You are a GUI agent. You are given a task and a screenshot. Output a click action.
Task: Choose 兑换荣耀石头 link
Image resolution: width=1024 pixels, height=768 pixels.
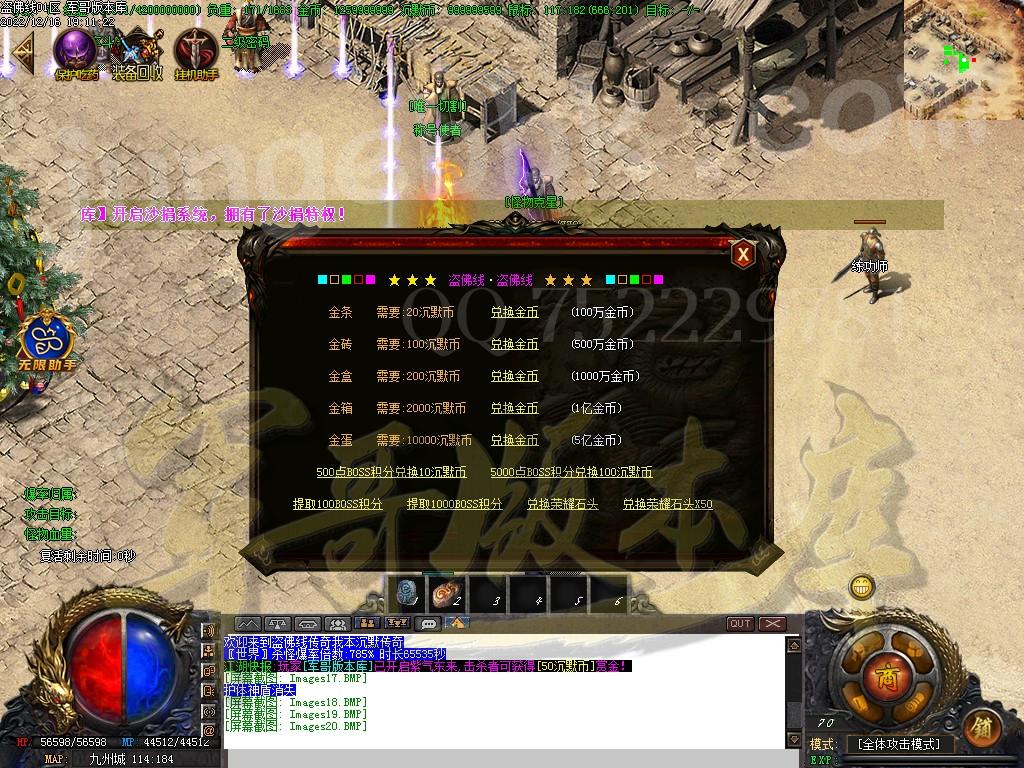pos(562,504)
